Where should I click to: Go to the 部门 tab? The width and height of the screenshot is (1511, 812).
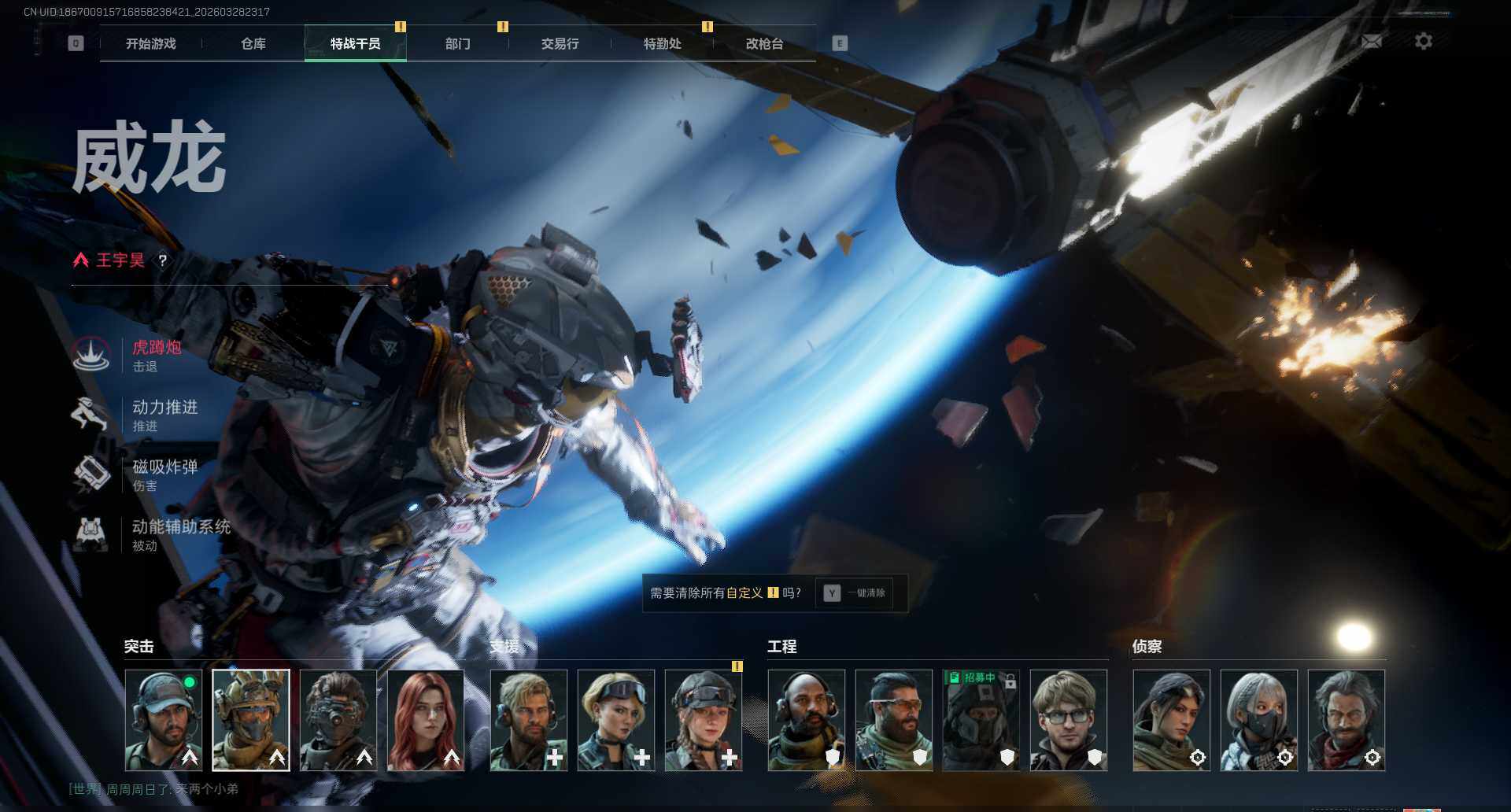(458, 44)
